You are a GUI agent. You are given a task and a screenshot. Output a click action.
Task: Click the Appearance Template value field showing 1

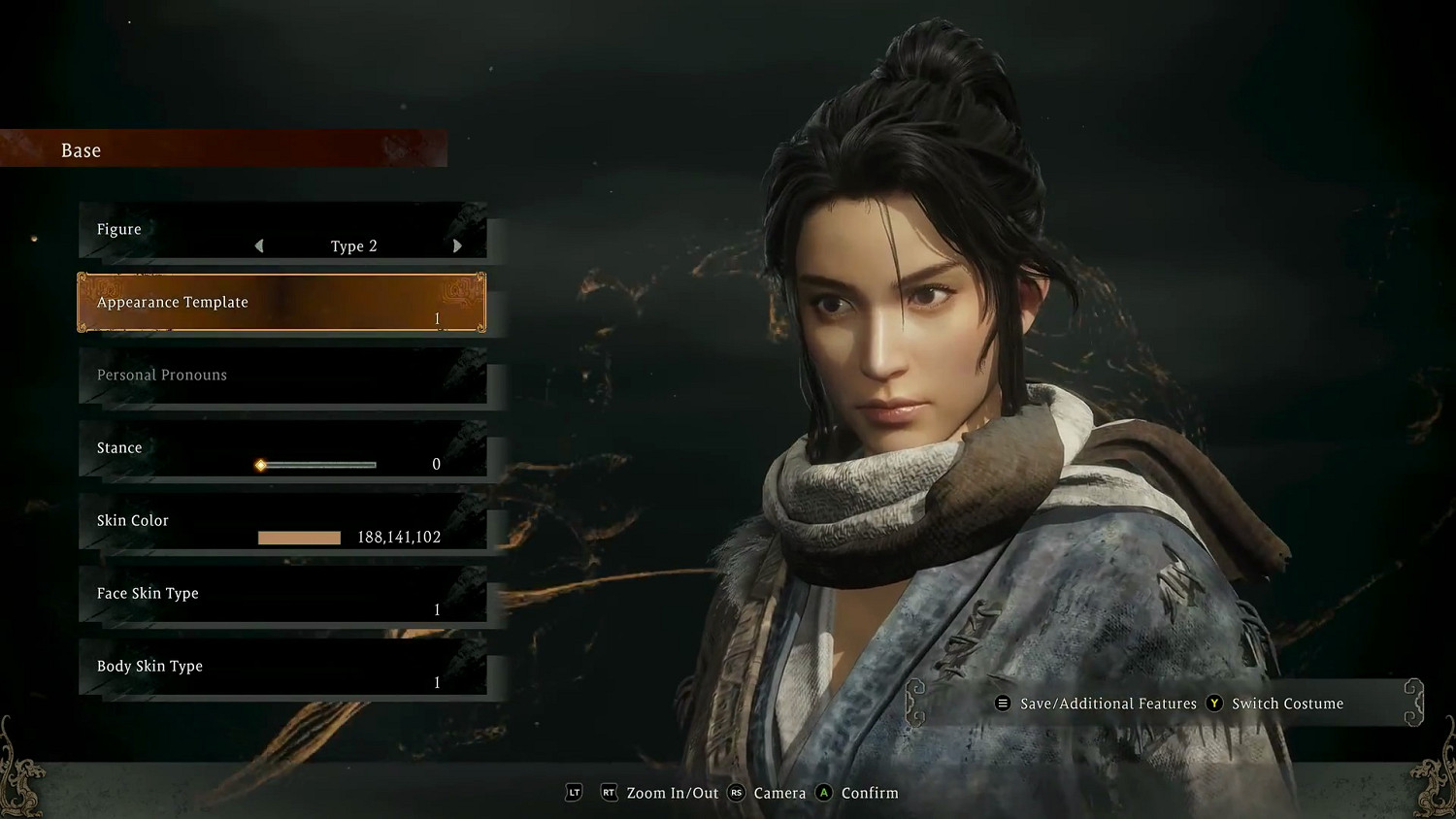click(x=436, y=317)
